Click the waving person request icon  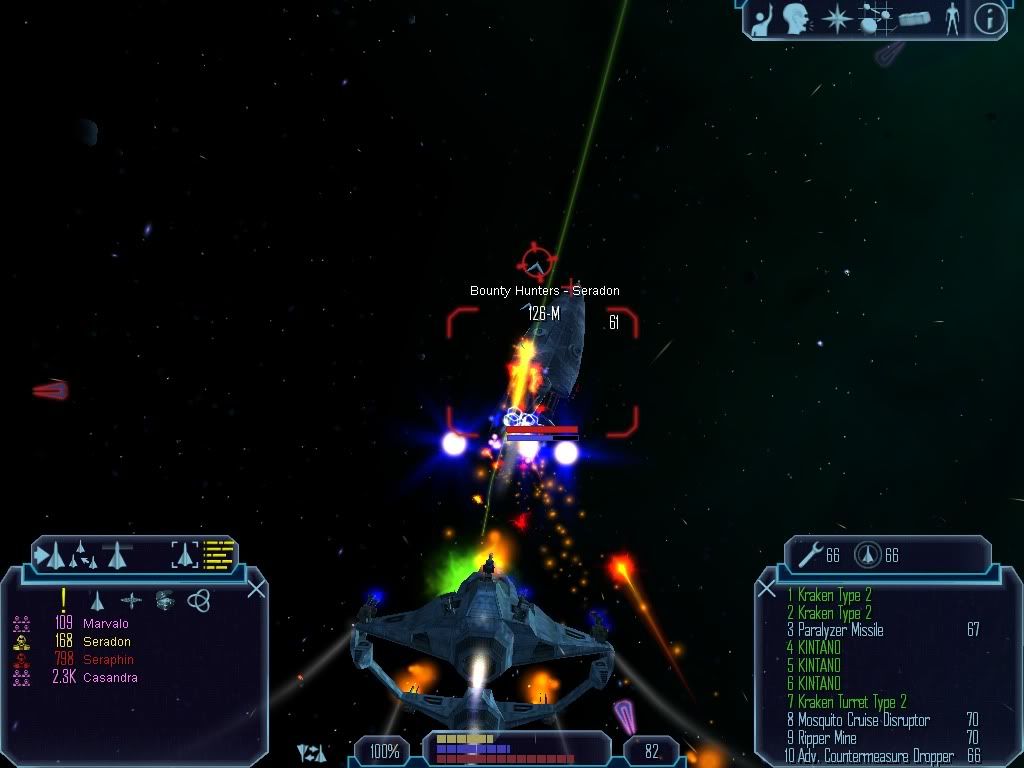[762, 18]
